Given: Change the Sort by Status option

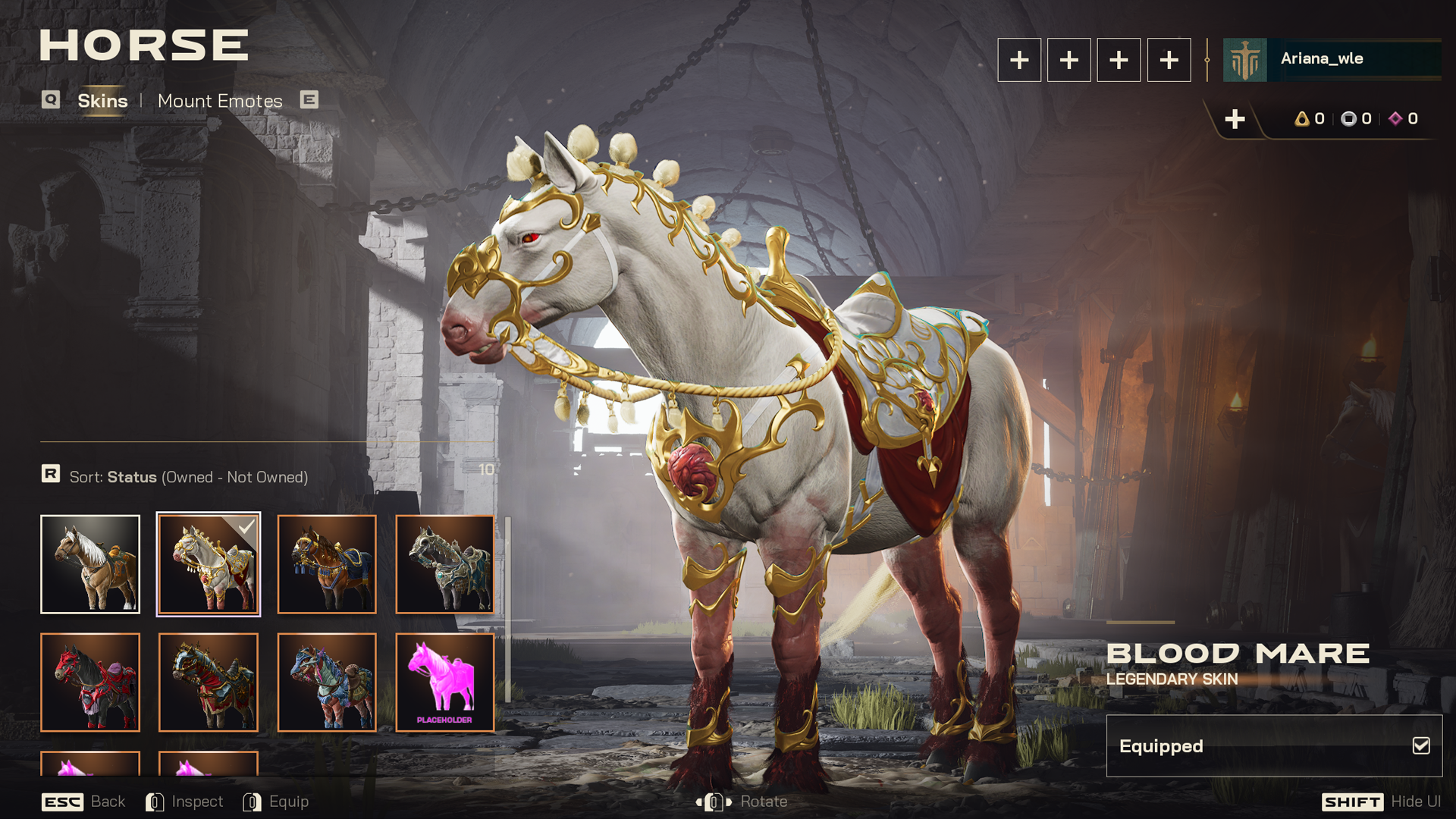Looking at the screenshot, I should [188, 477].
